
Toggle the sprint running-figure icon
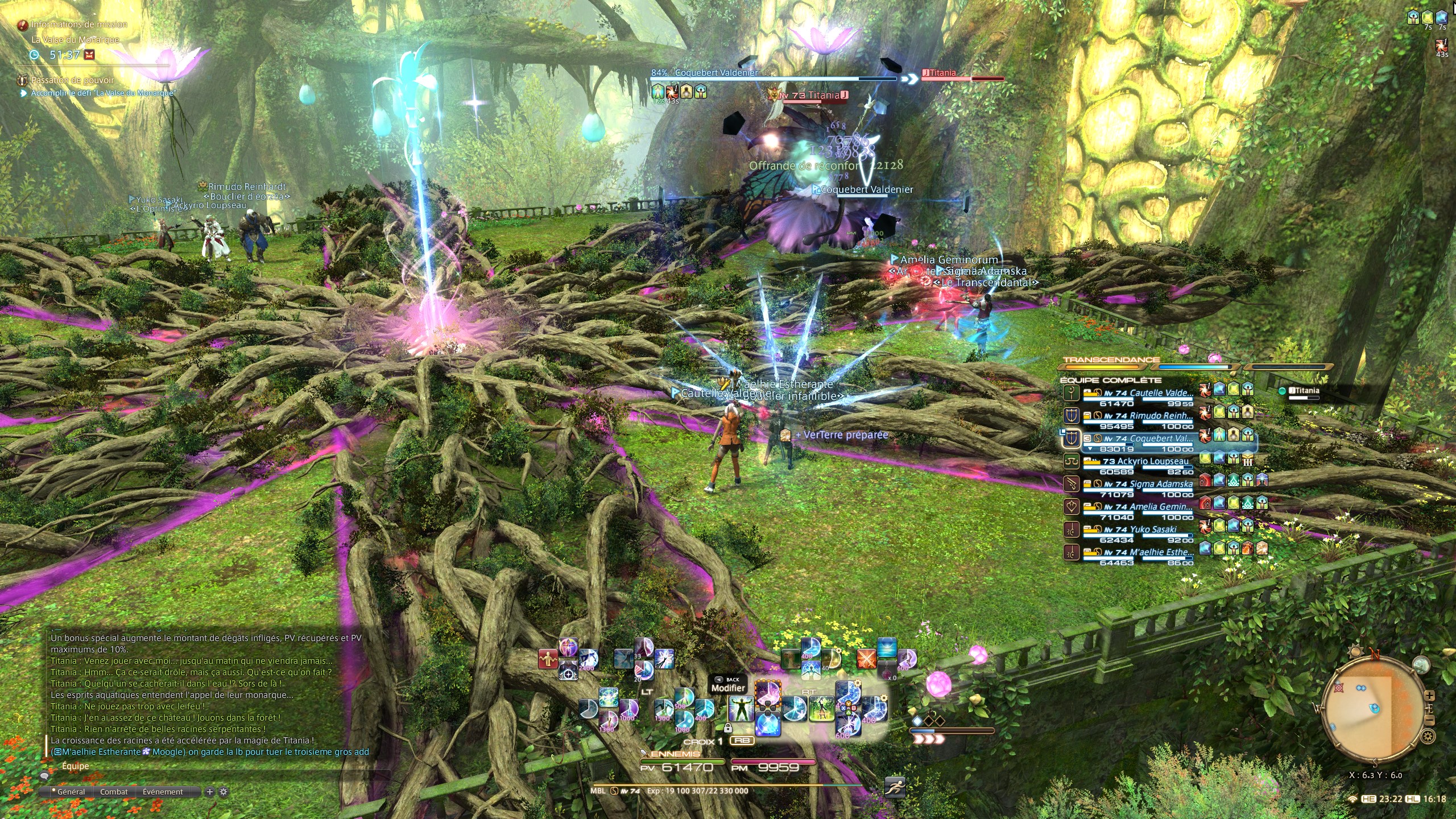click(895, 787)
